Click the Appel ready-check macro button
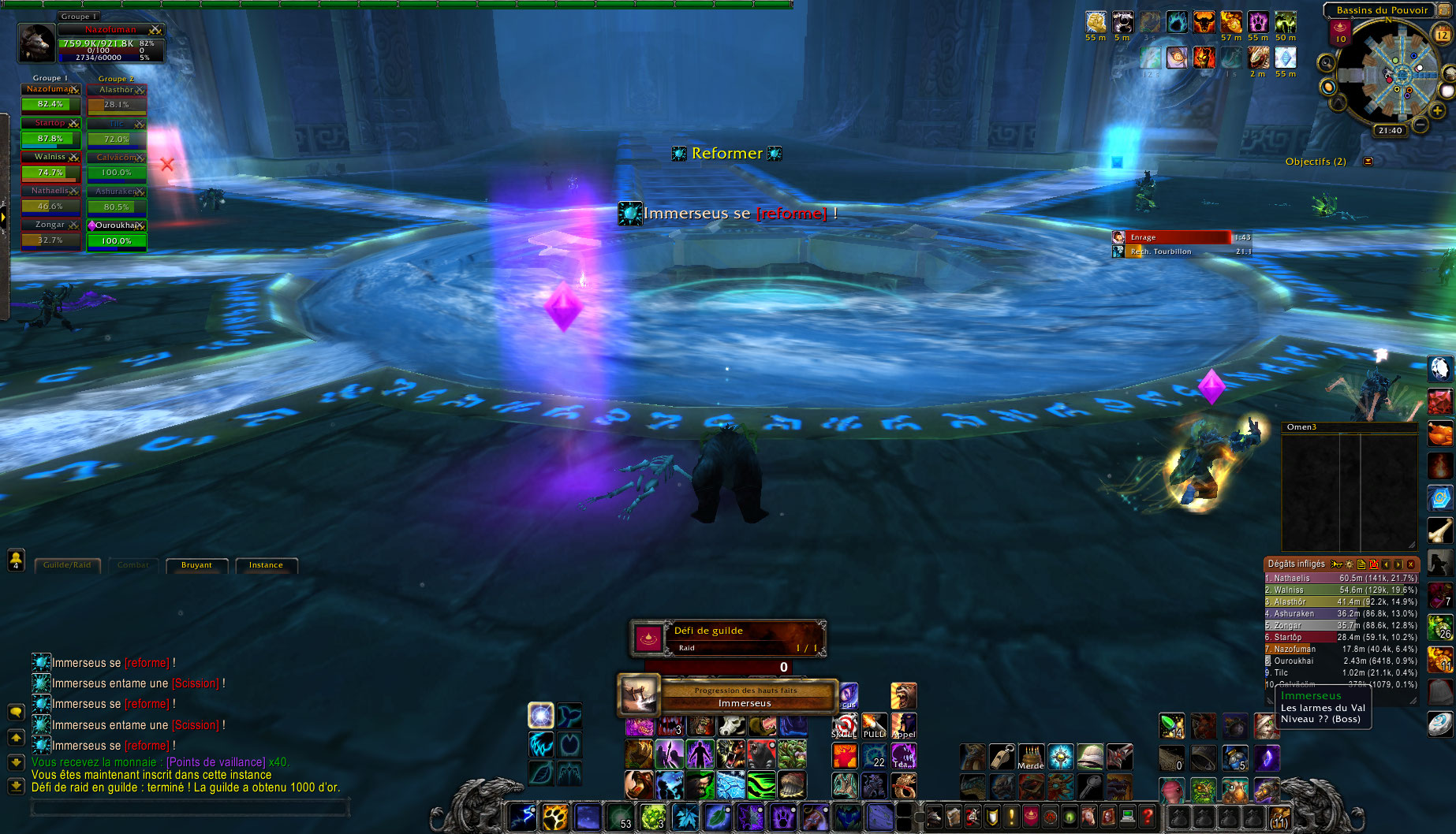 point(904,726)
